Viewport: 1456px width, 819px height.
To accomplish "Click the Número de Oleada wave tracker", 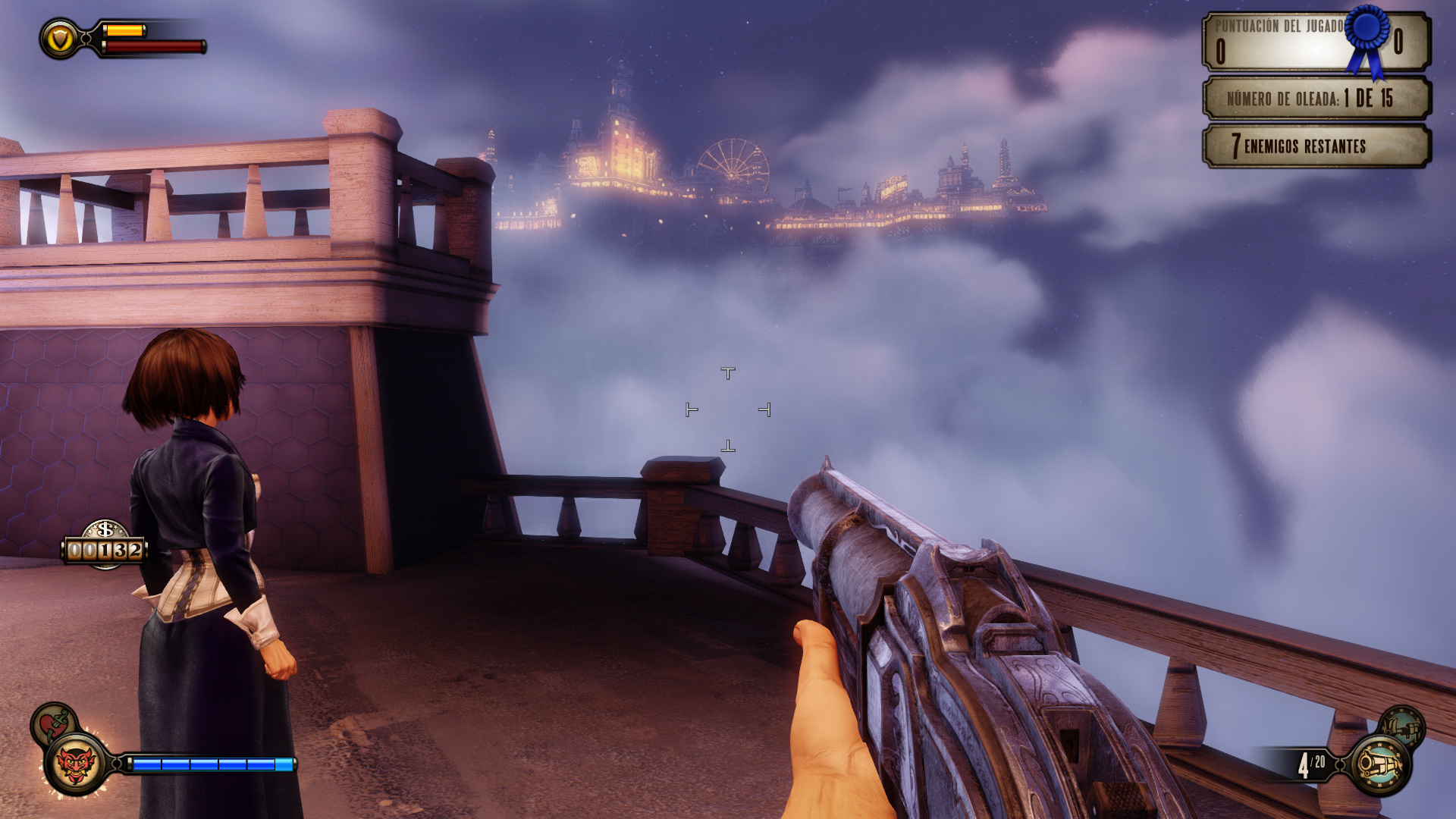I will (1316, 98).
